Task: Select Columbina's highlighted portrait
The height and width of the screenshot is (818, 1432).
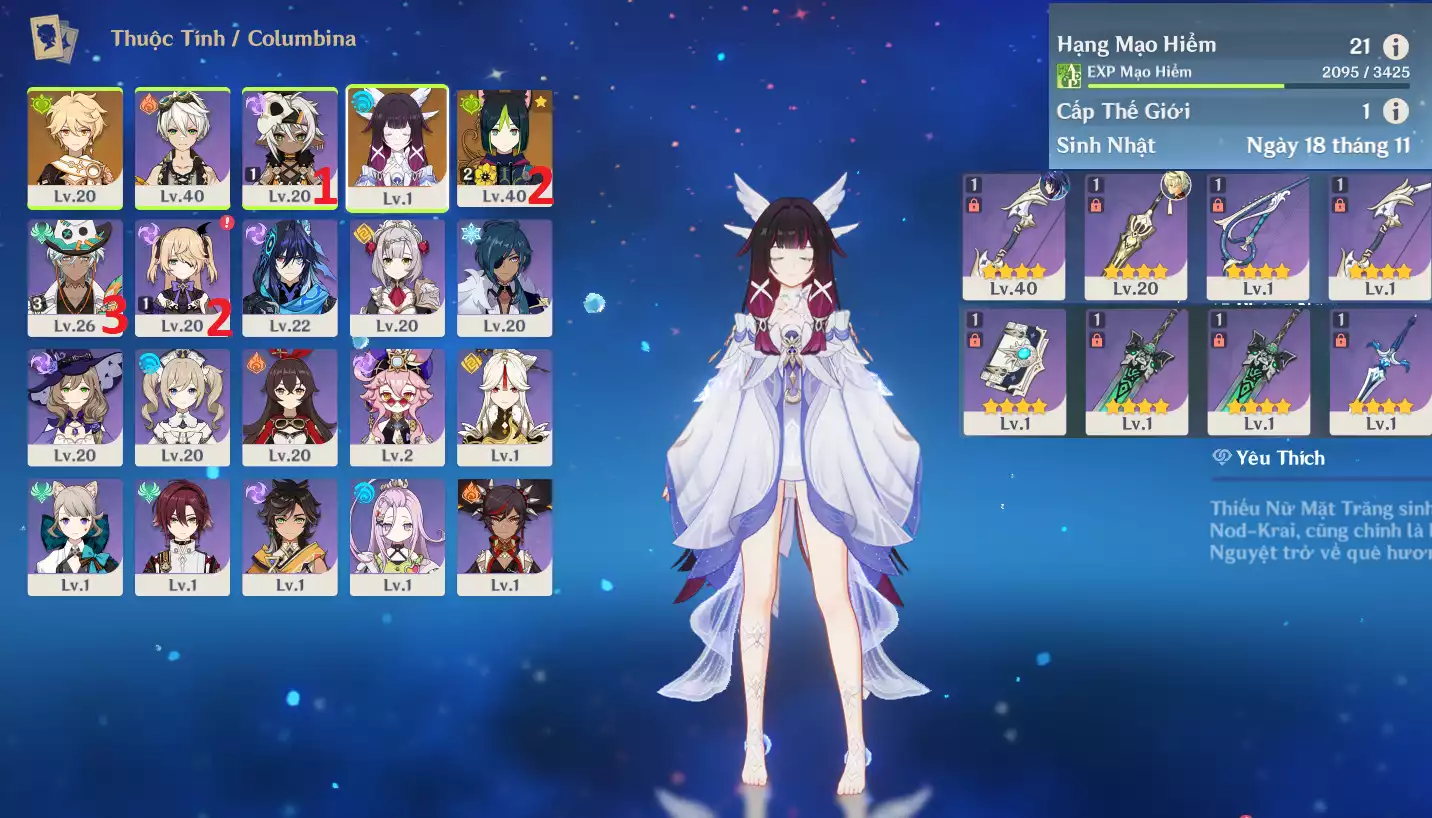Action: click(397, 148)
